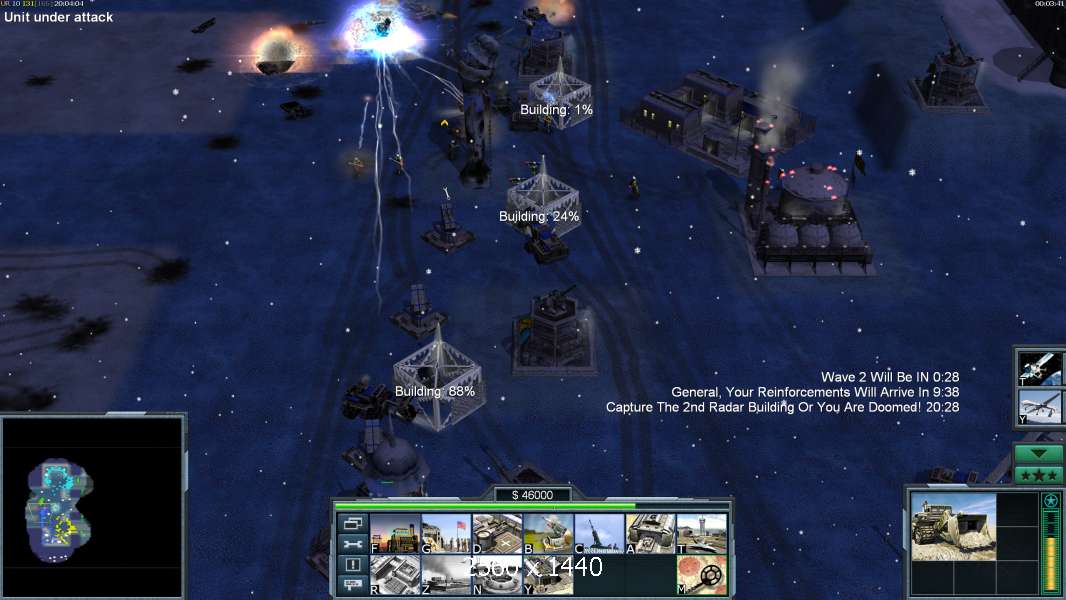Viewport: 1066px width, 600px height.
Task: Activate the satellite general power
Action: click(1039, 368)
